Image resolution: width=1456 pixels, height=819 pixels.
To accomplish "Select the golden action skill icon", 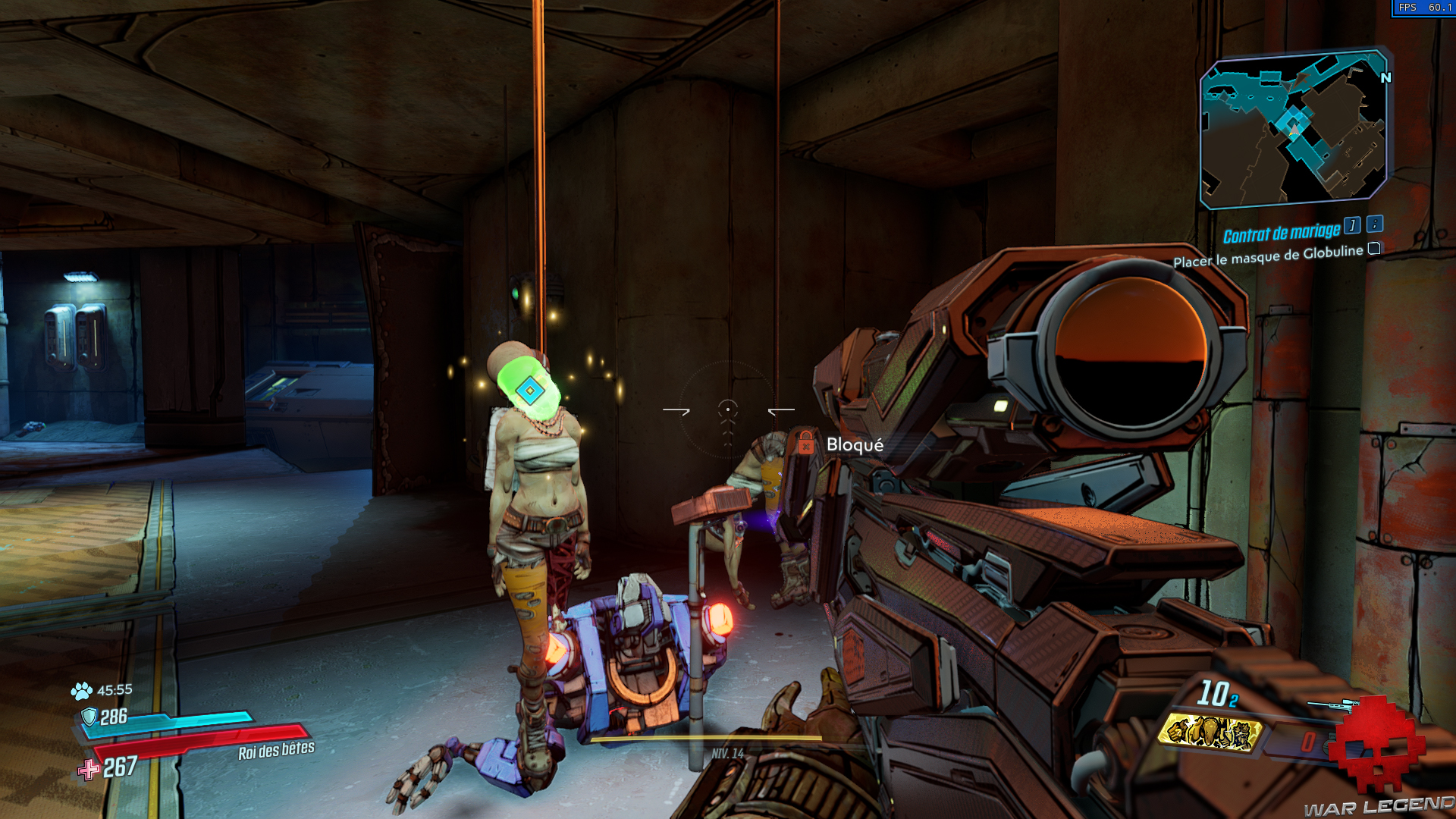I will (1213, 734).
